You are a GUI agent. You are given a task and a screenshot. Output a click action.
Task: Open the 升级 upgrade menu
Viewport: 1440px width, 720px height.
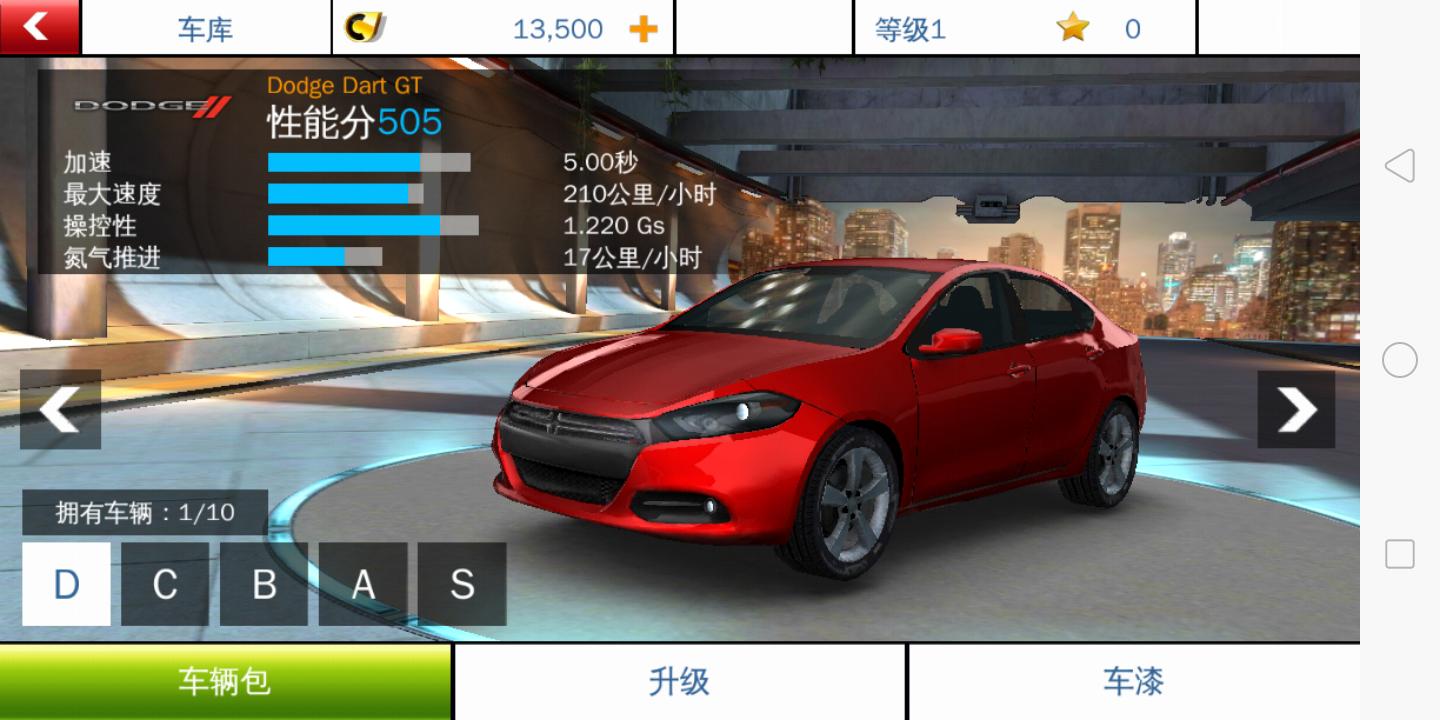[x=680, y=682]
